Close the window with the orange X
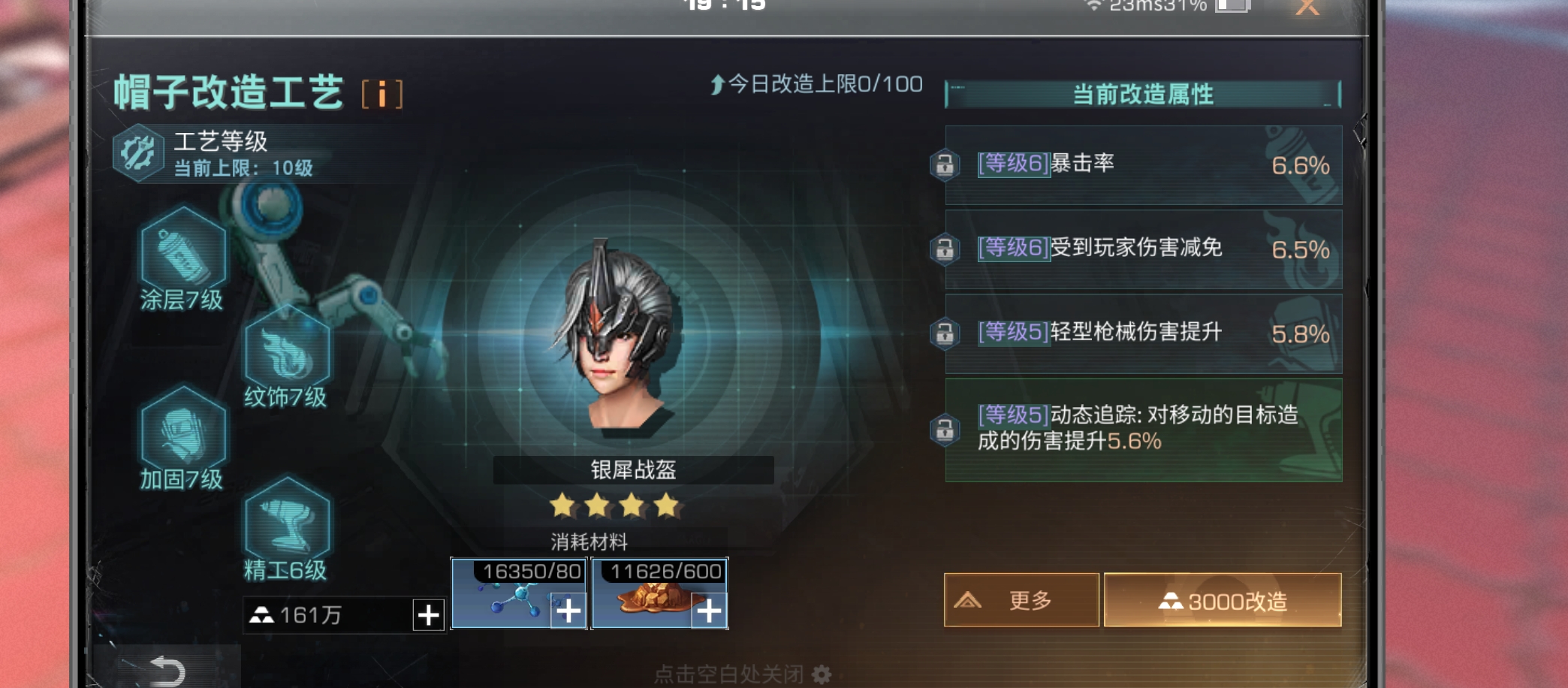This screenshot has height=688, width=1568. 1307,8
